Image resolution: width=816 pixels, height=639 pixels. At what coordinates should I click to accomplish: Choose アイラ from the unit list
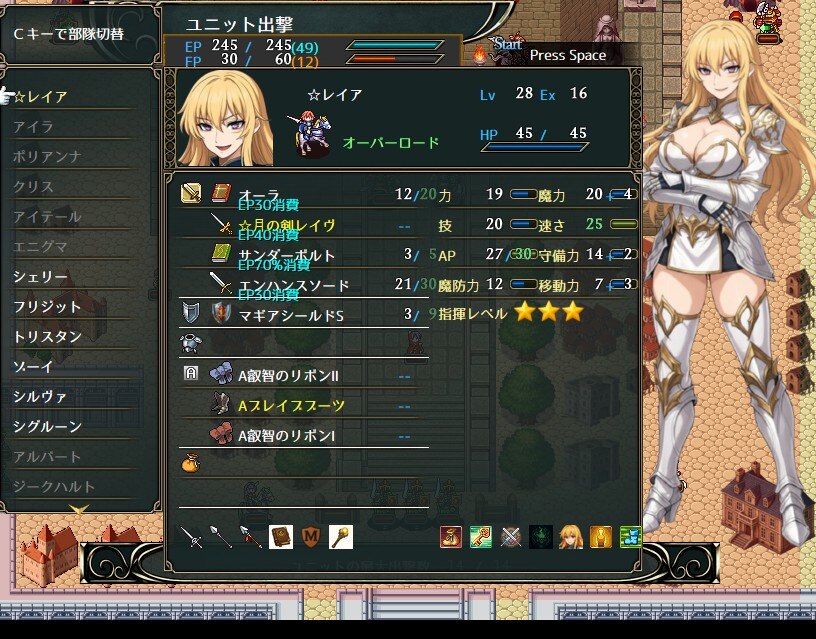click(x=34, y=127)
